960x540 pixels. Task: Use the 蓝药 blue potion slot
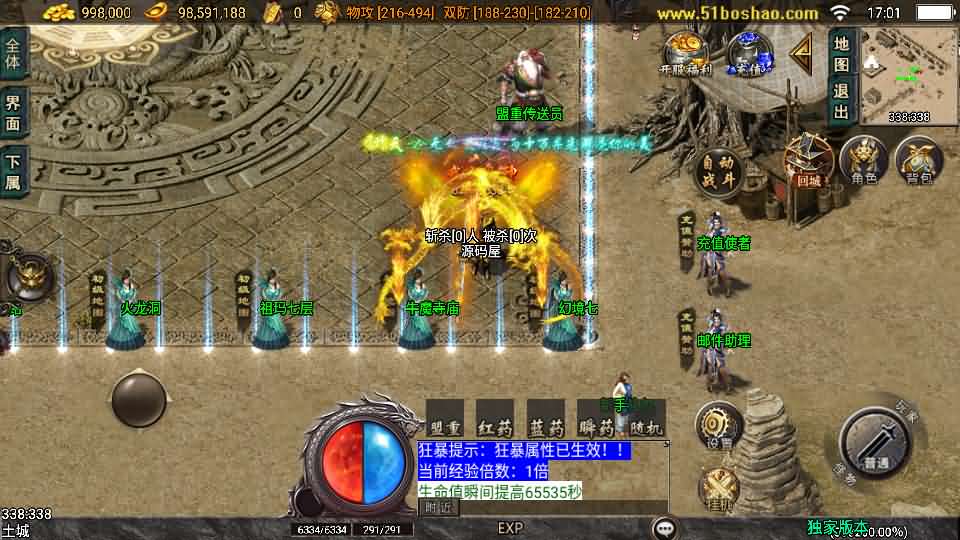coord(545,417)
